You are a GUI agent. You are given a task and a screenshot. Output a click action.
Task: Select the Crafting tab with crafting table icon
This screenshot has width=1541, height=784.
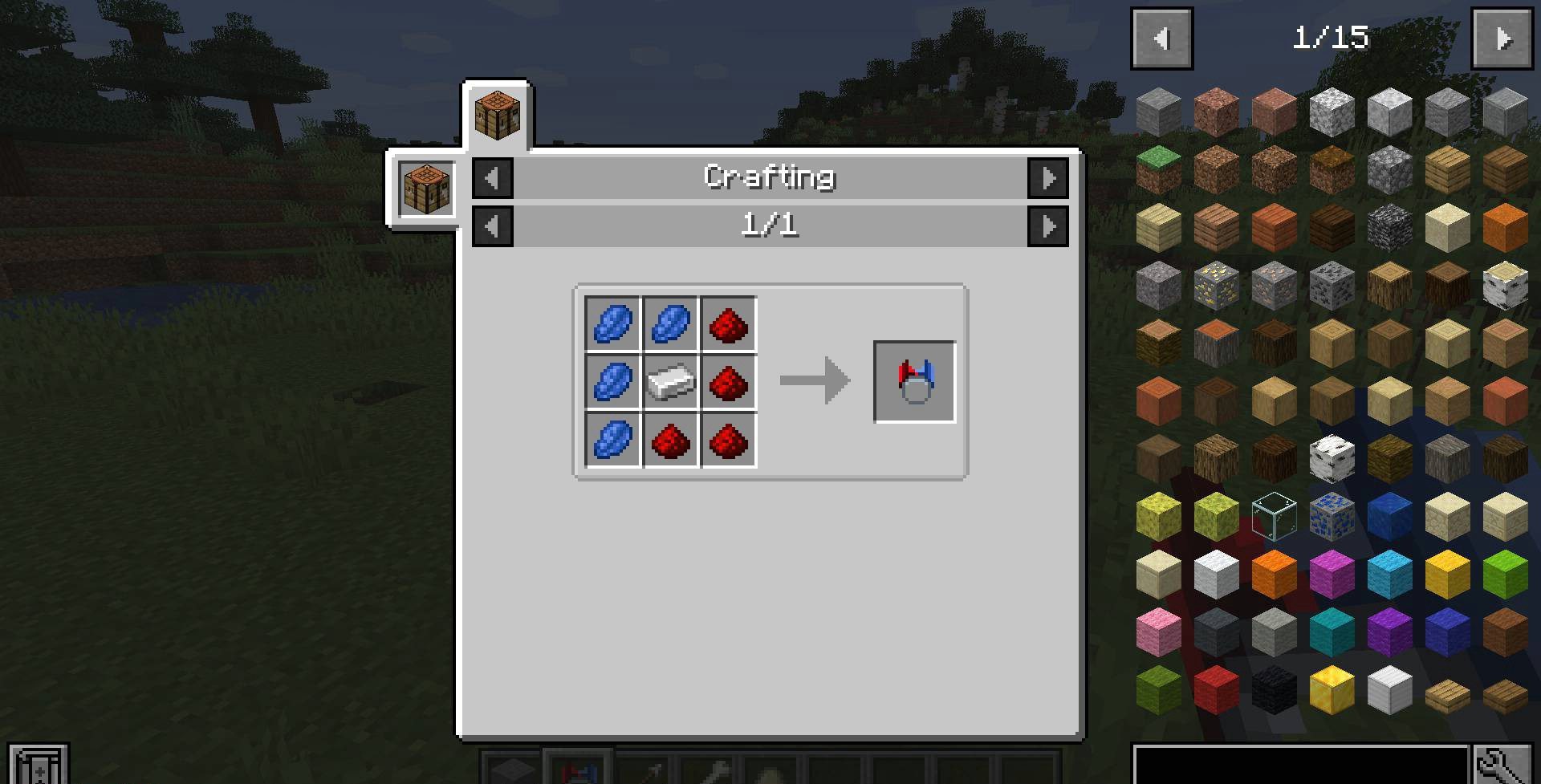click(x=497, y=116)
